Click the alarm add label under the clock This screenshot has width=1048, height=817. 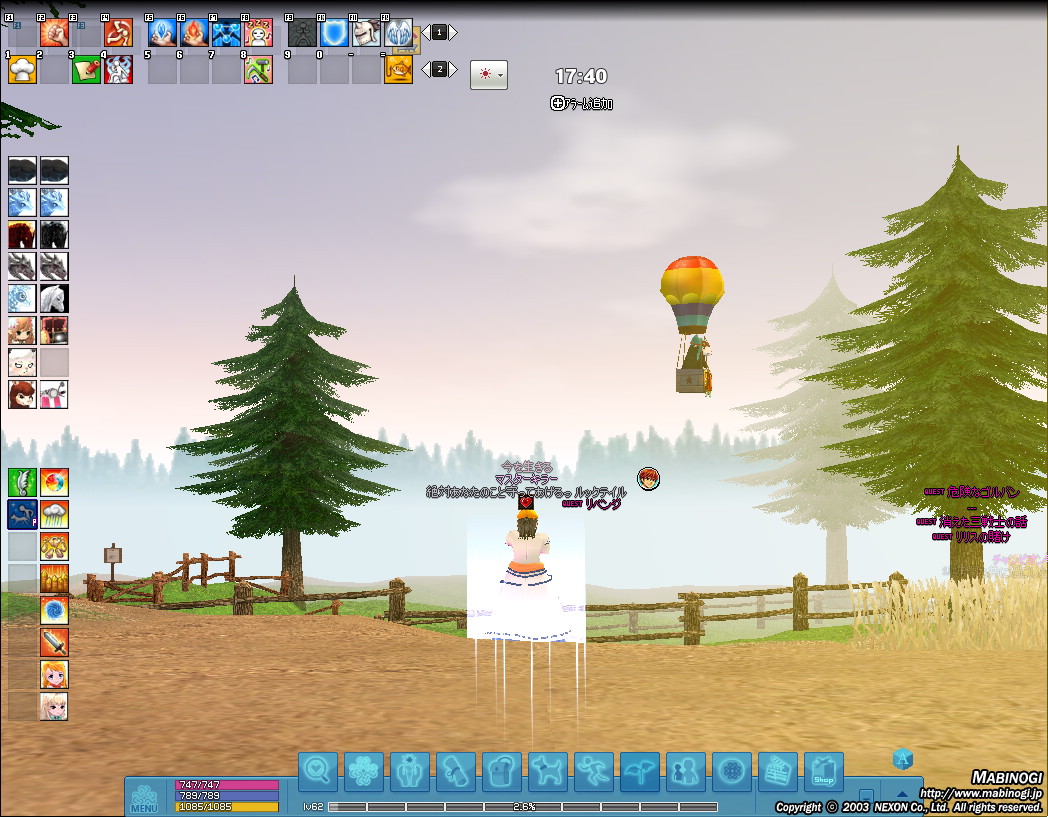tap(581, 103)
